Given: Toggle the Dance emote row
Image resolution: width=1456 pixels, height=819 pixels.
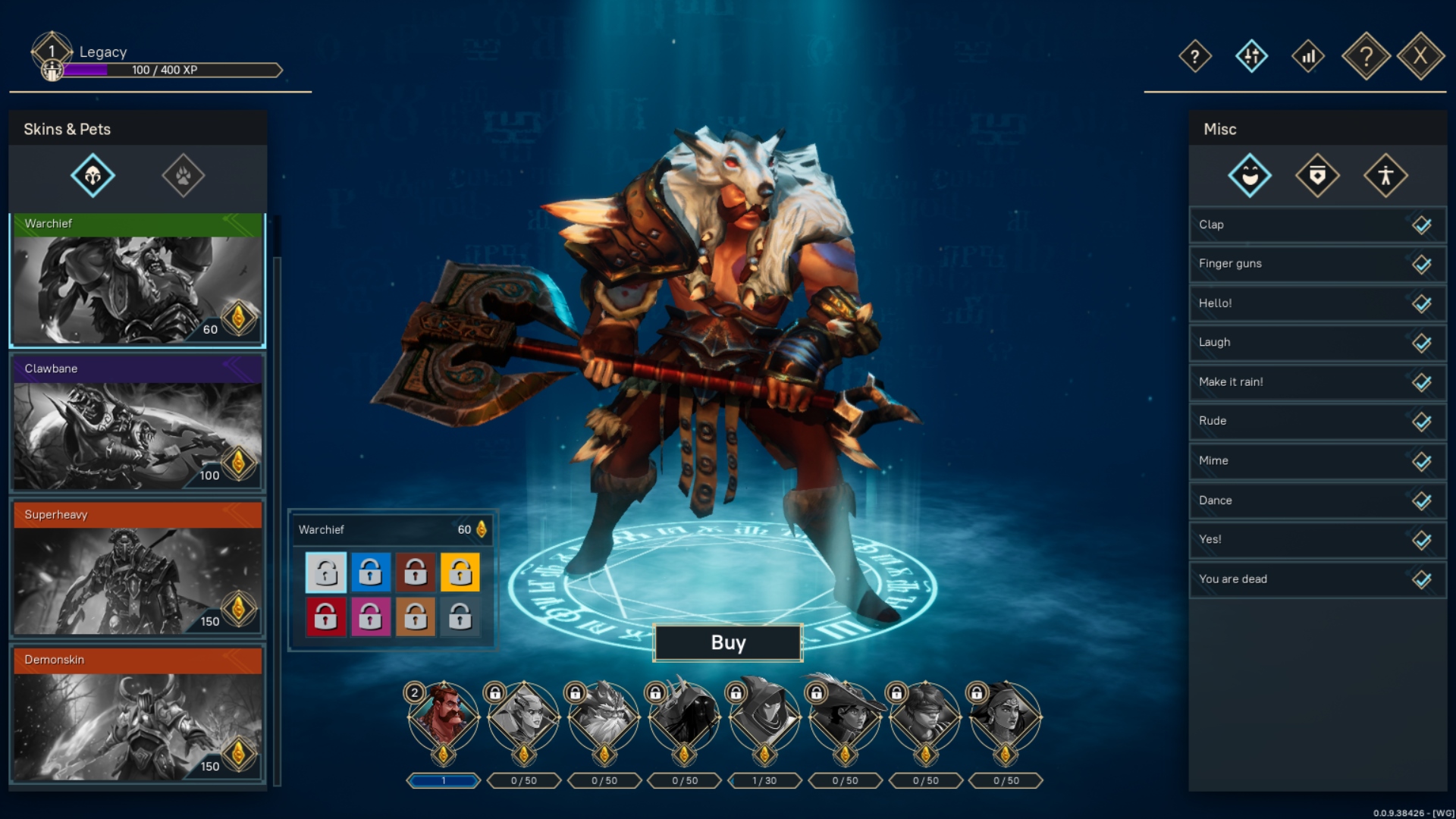Looking at the screenshot, I should 1317,500.
